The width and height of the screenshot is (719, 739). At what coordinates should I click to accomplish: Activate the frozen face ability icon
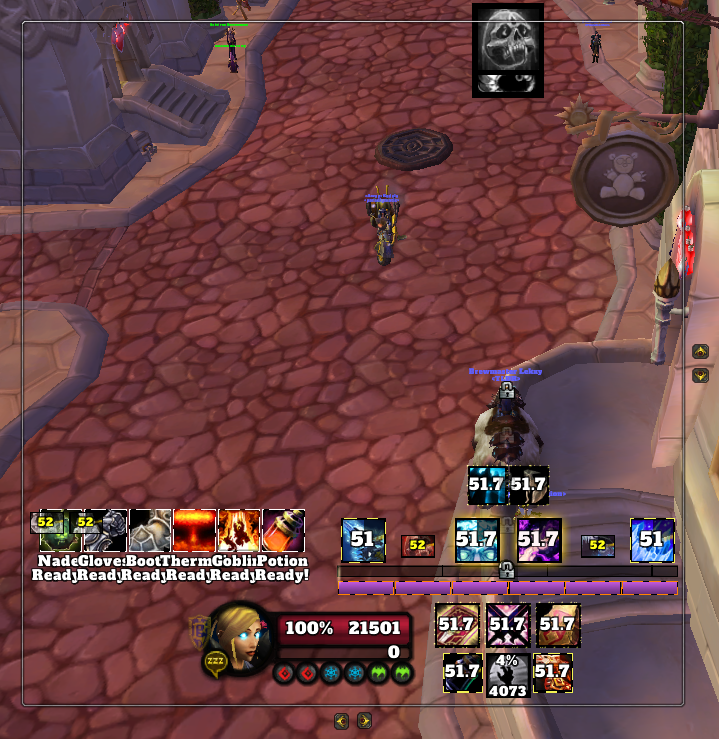[477, 540]
